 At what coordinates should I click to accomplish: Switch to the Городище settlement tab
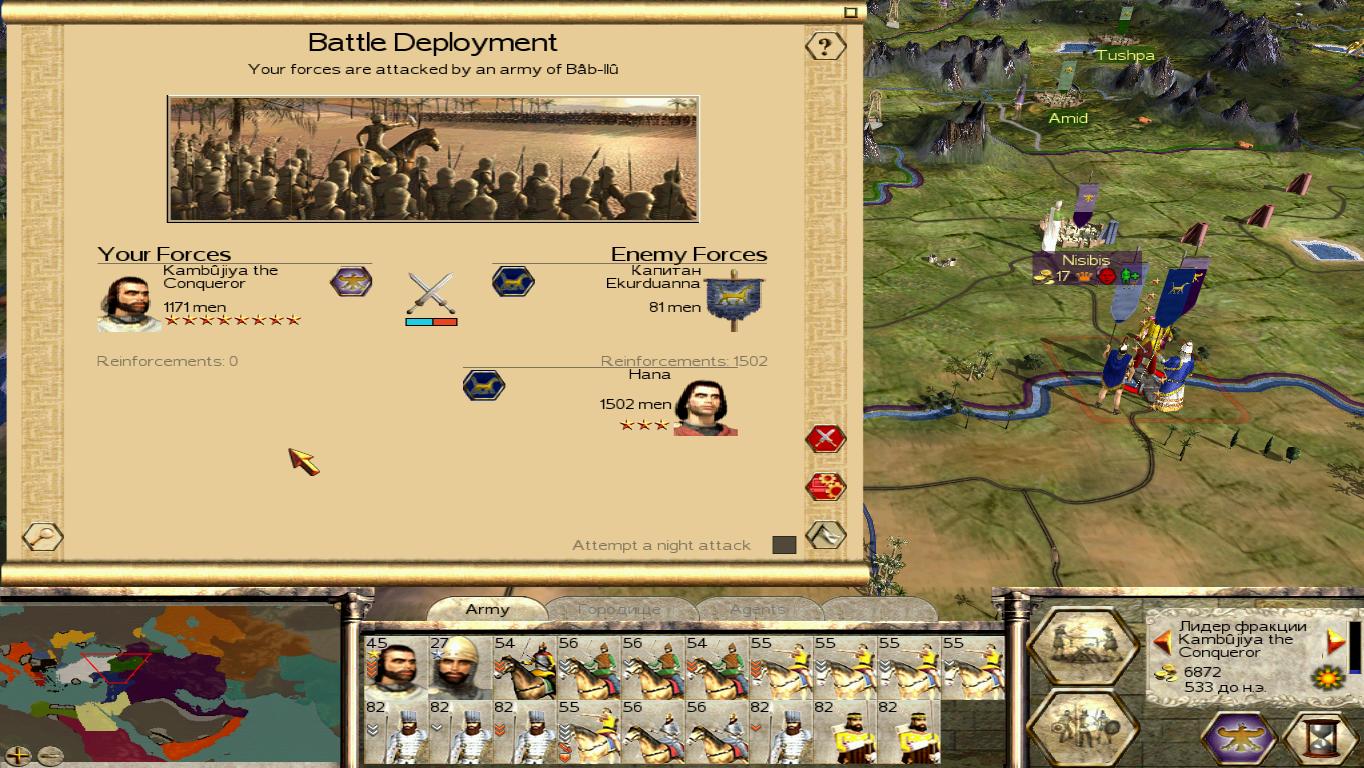(x=618, y=609)
